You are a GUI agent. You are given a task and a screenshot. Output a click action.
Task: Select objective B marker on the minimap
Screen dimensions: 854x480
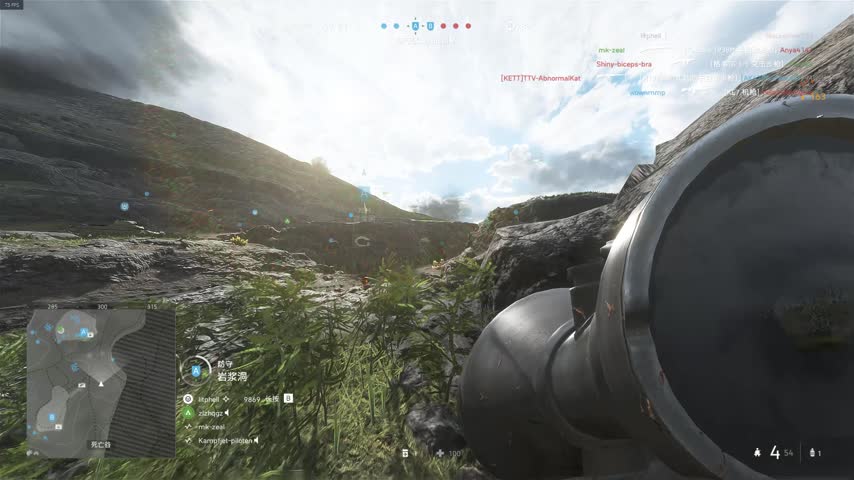(52, 417)
